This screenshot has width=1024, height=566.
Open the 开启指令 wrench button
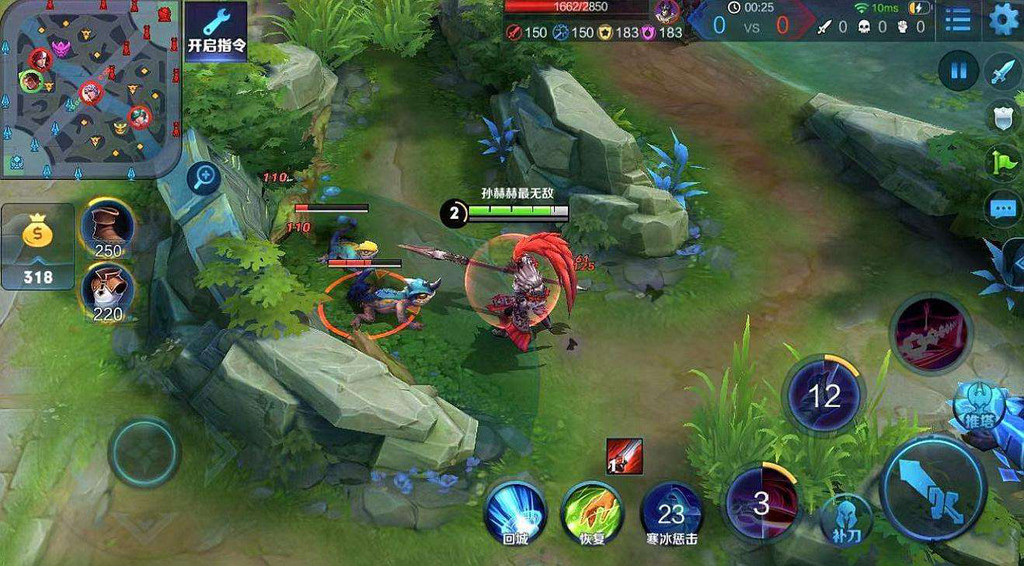(x=216, y=31)
